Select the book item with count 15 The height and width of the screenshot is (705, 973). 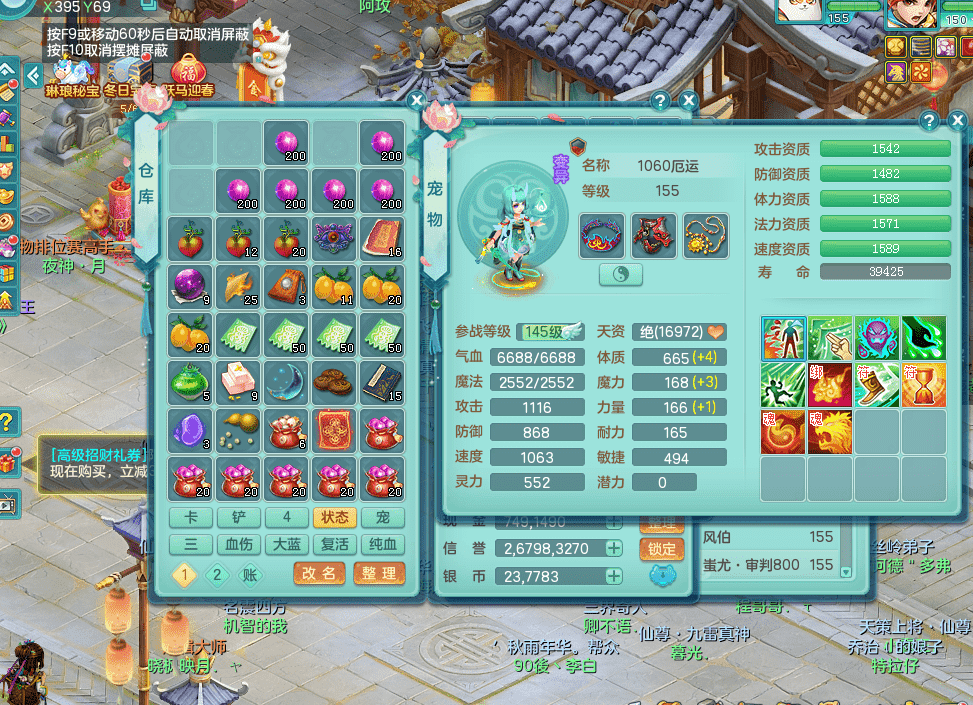coord(382,380)
